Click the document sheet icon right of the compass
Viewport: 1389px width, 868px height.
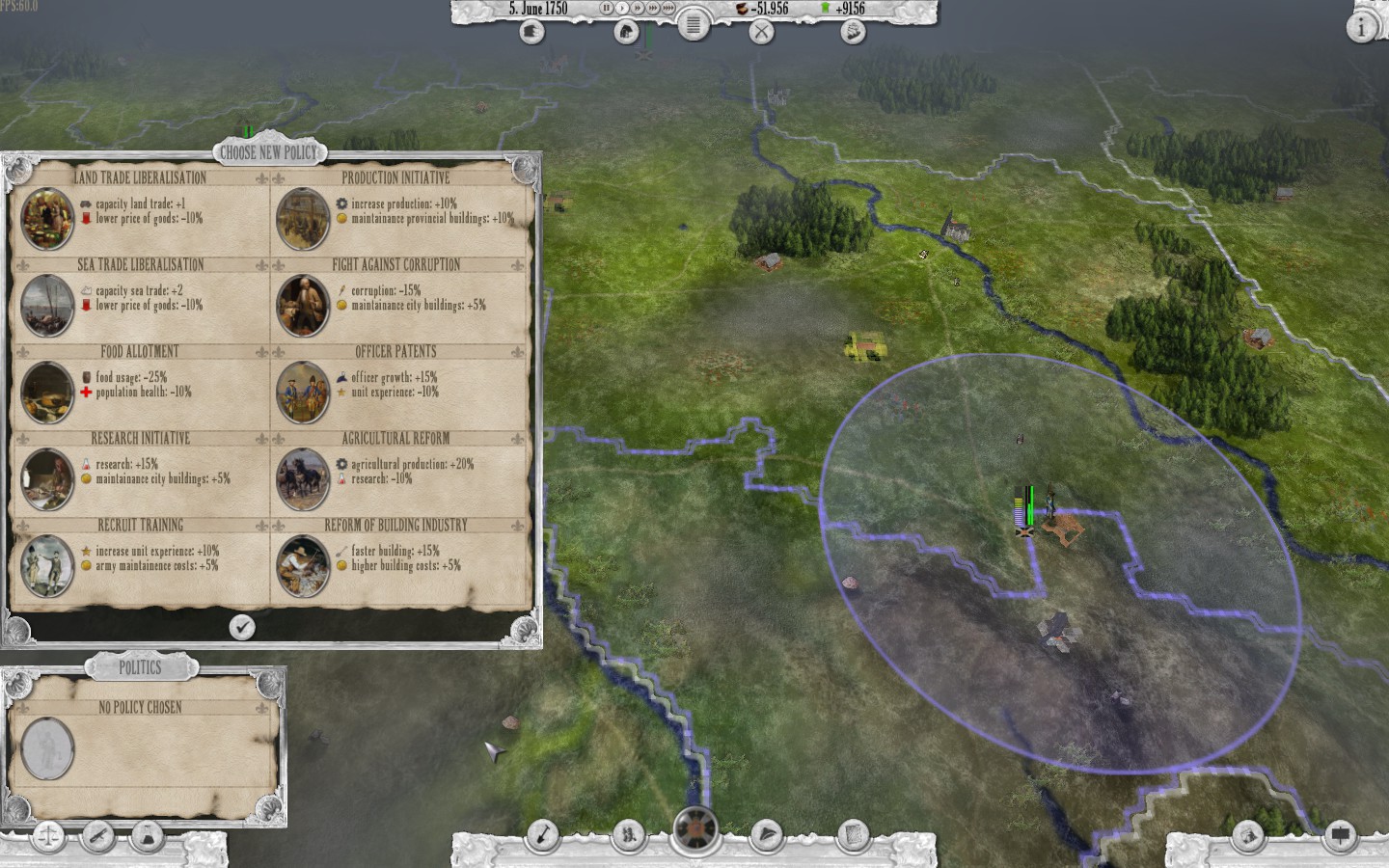pyautogui.click(x=853, y=835)
